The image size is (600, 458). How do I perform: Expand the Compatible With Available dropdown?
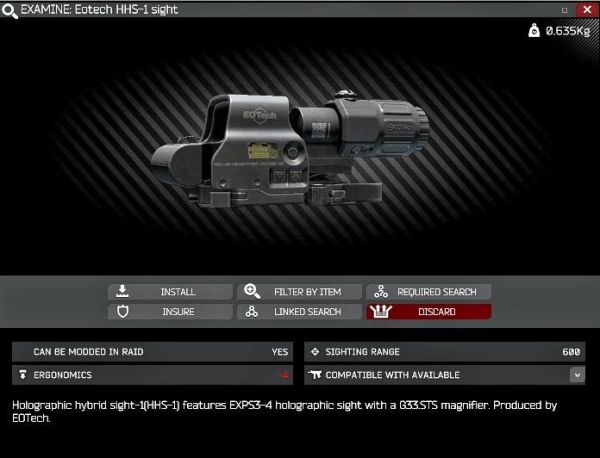tap(577, 375)
